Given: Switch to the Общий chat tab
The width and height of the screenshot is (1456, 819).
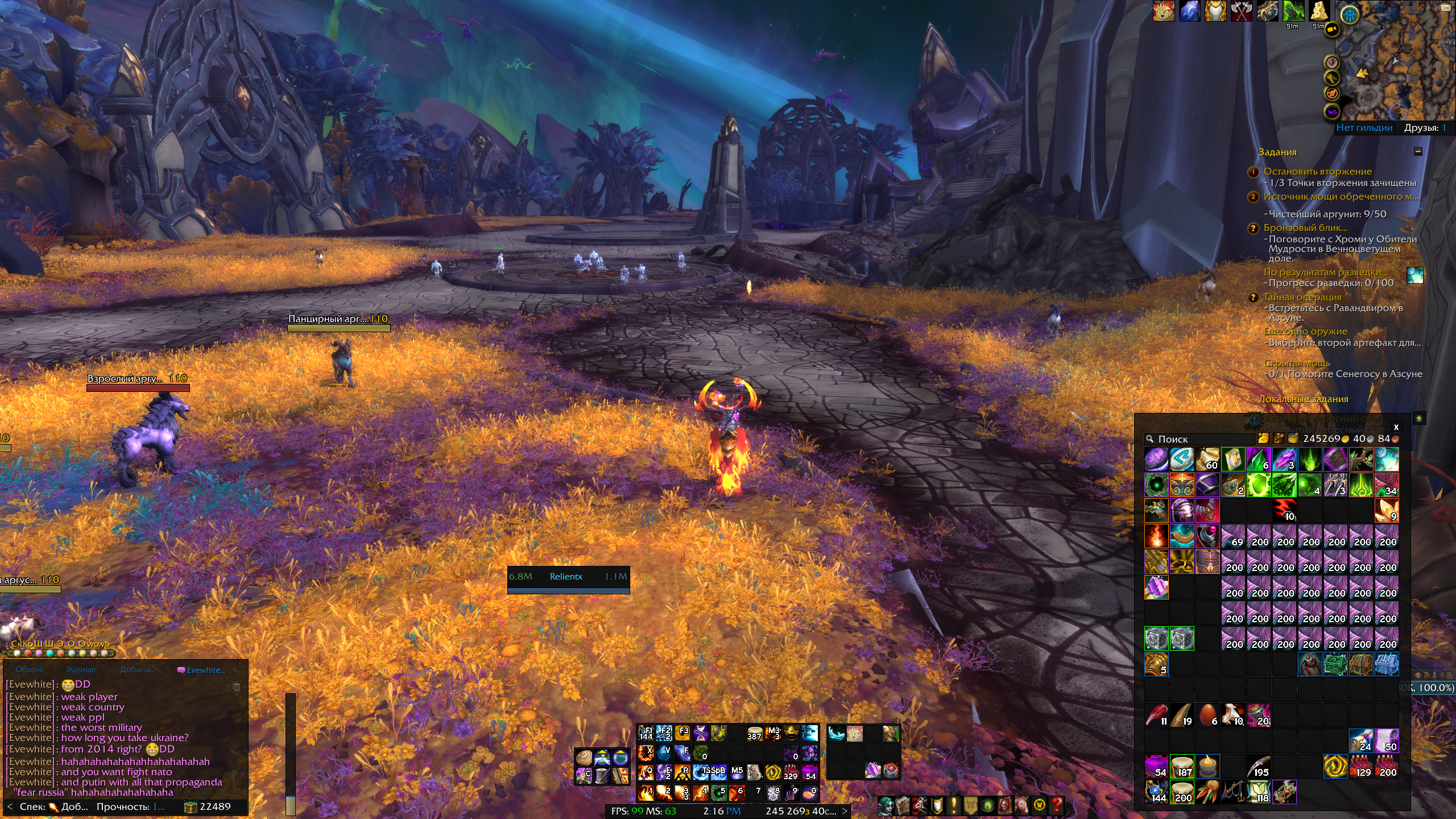Looking at the screenshot, I should pyautogui.click(x=30, y=670).
